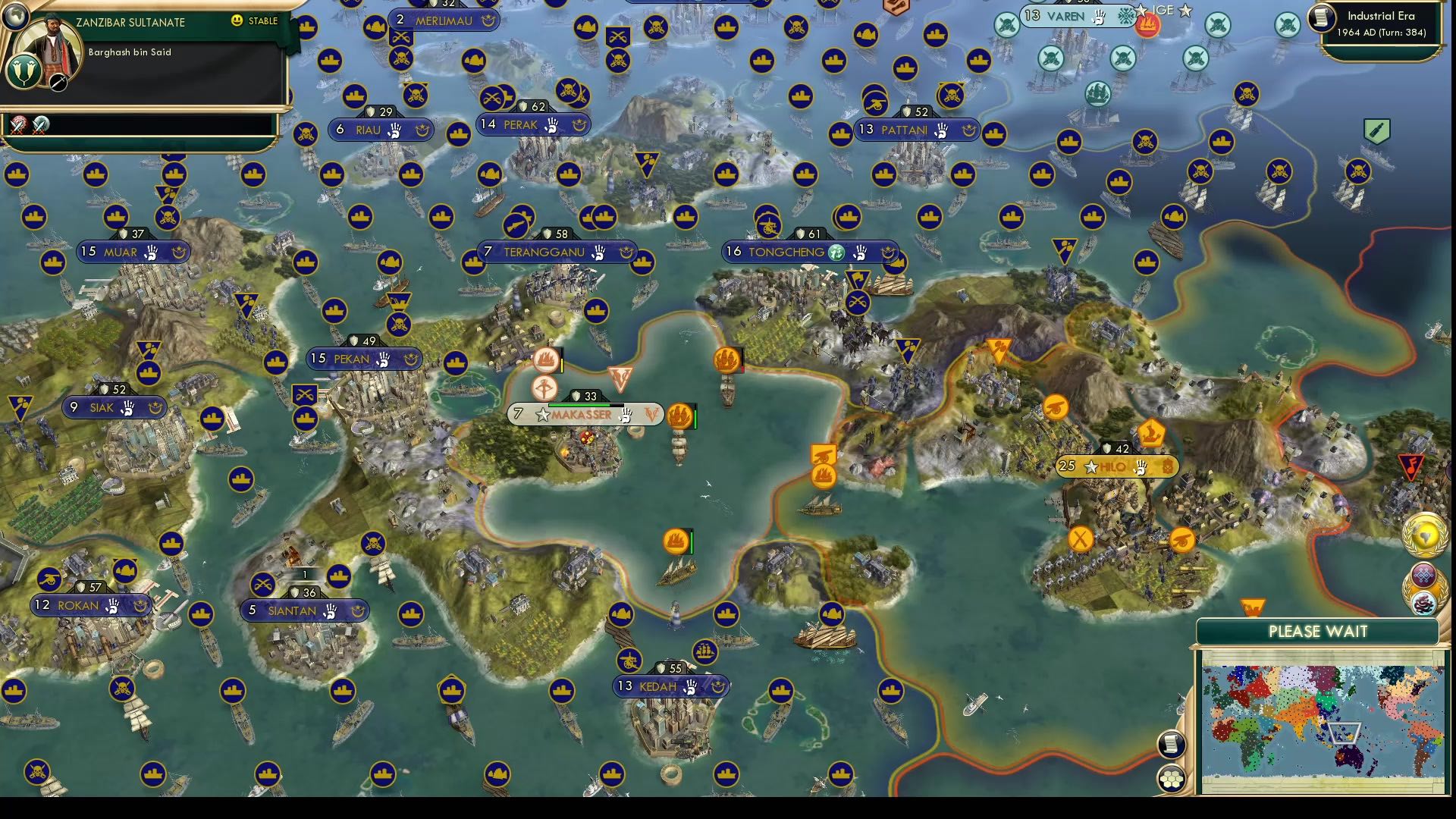Click the star puppet icon on Hilo's banner
Viewport: 1456px width, 819px height.
[x=1090, y=467]
